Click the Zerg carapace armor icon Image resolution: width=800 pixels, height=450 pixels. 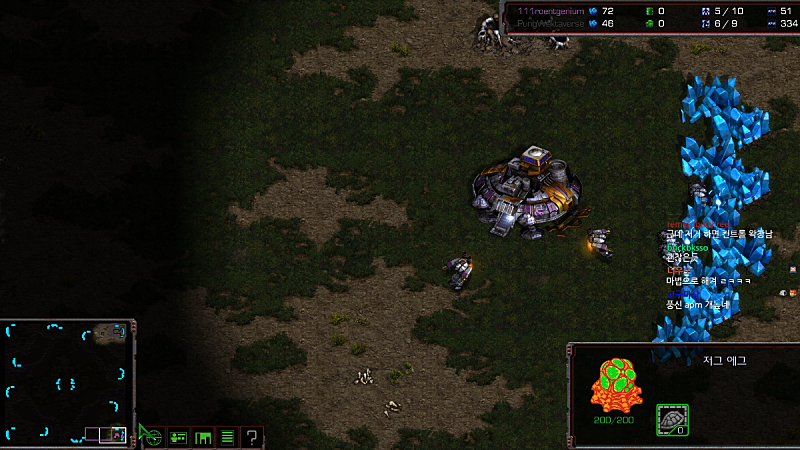pyautogui.click(x=671, y=420)
